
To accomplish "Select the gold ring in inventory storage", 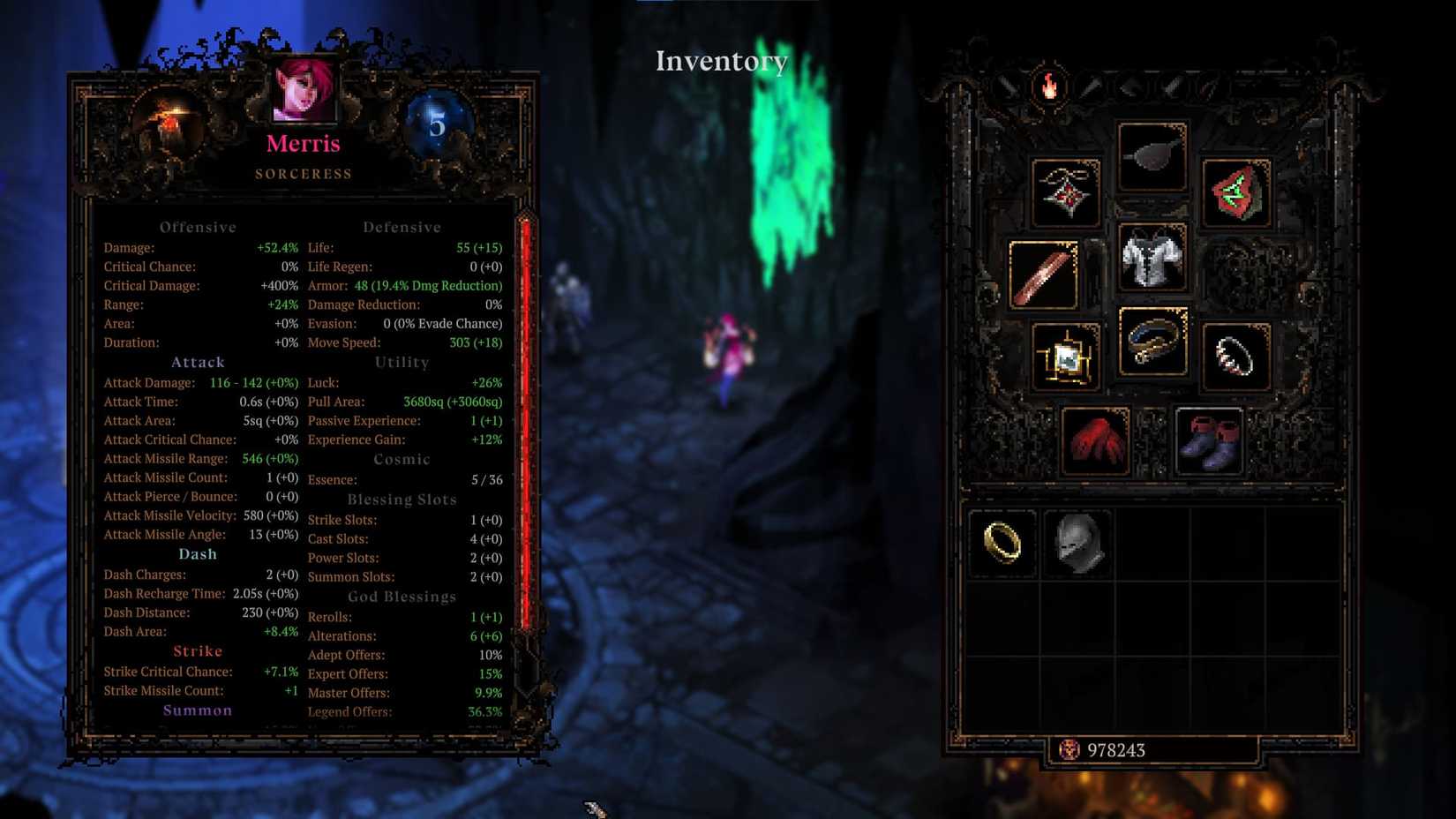I will (1002, 544).
